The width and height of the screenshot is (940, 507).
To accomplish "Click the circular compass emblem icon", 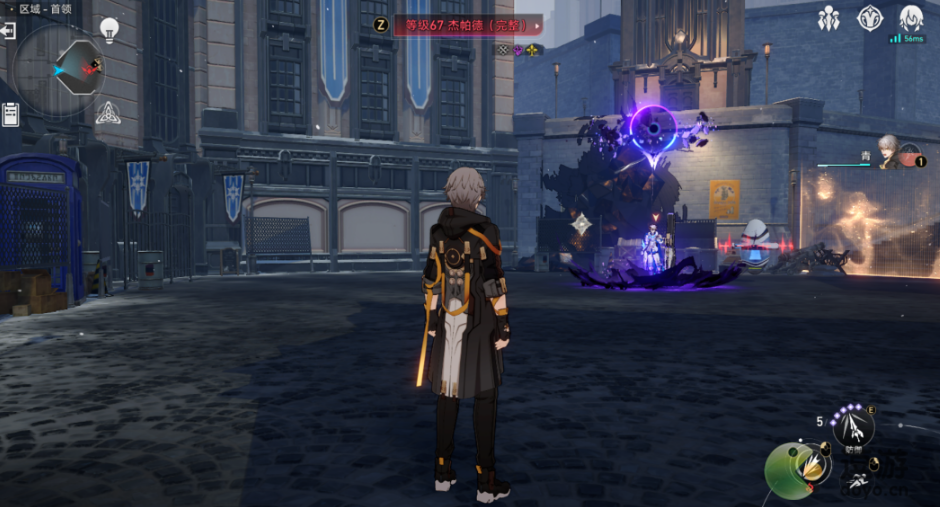I will pos(870,18).
